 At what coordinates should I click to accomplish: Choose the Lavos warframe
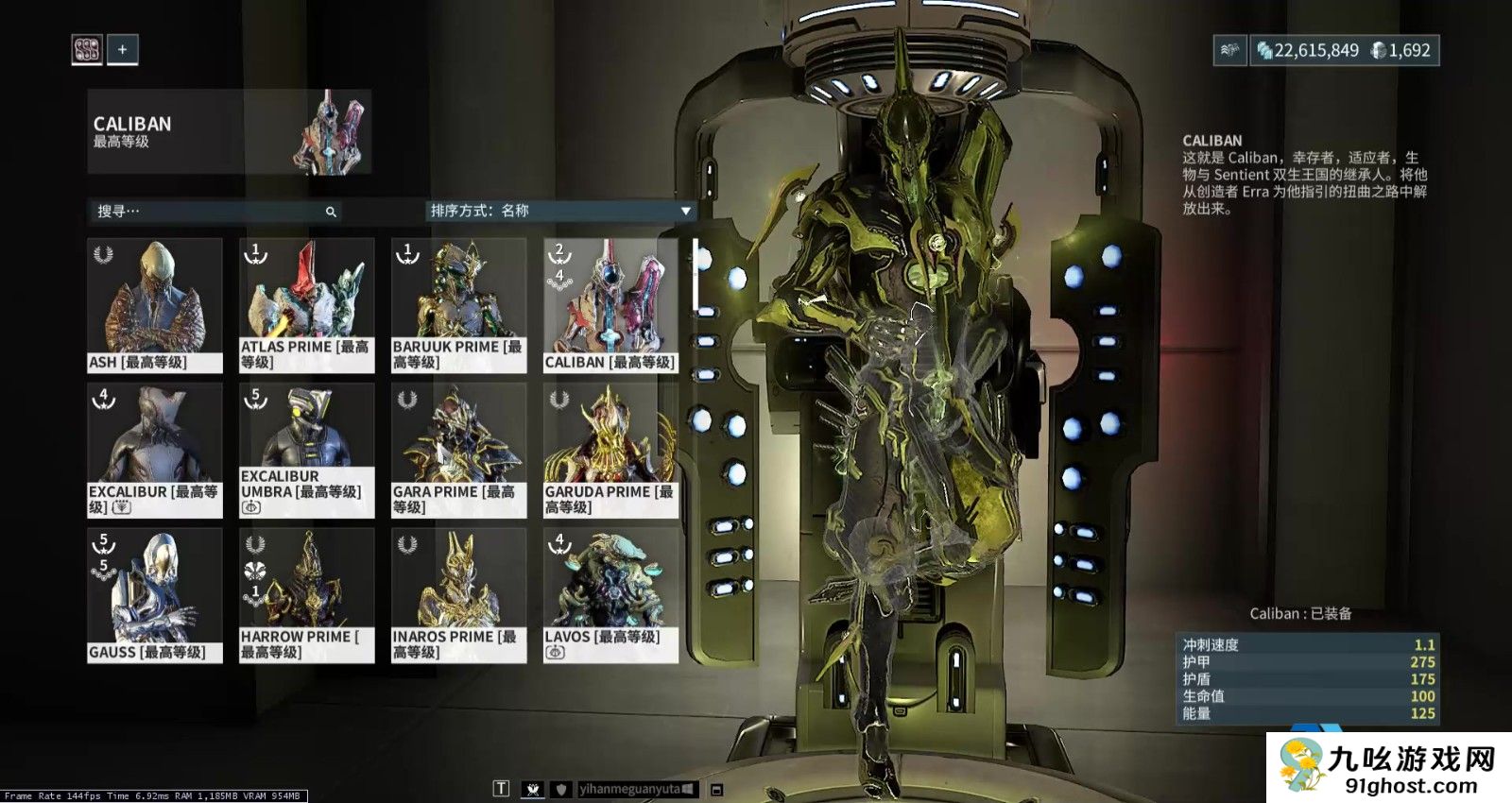pos(610,595)
